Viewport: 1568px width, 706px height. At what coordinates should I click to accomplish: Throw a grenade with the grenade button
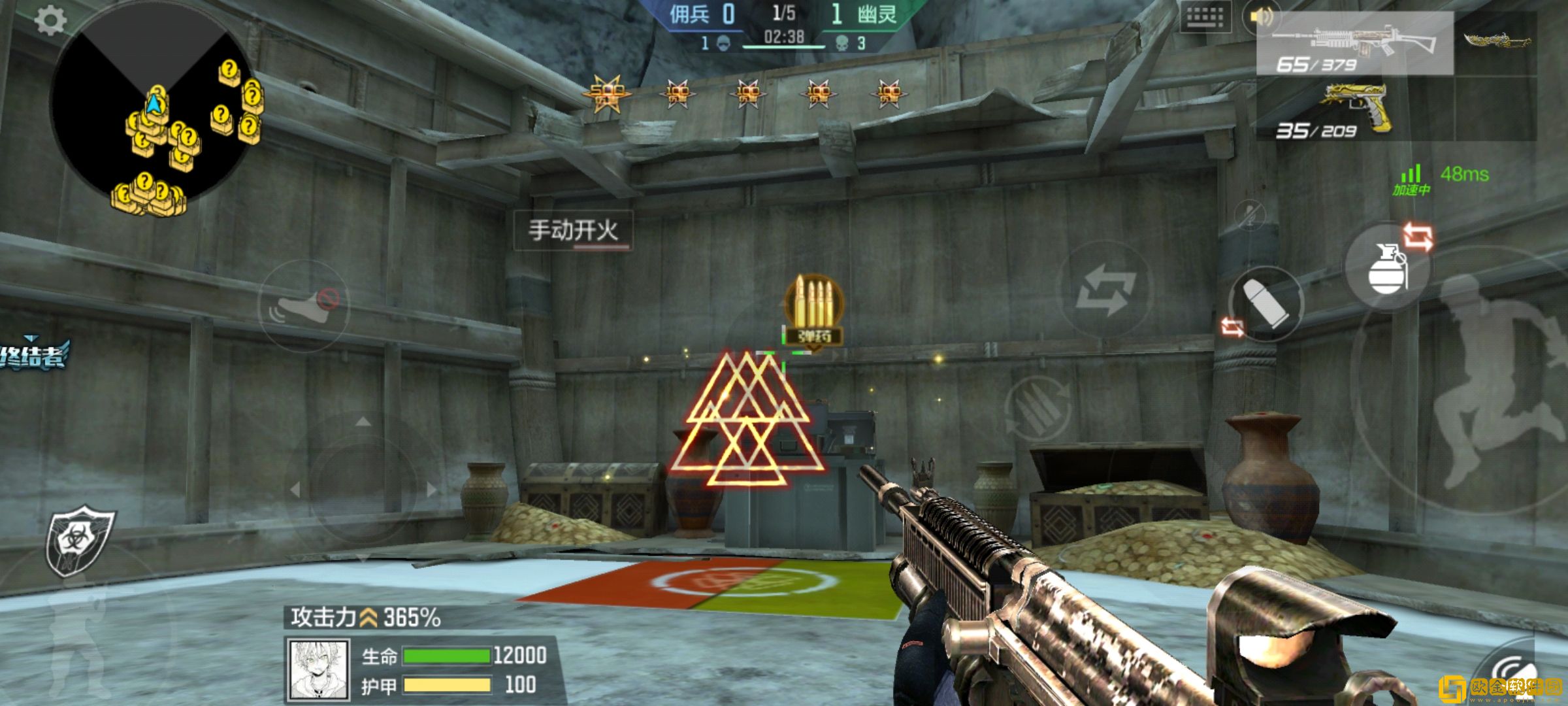pos(1387,267)
